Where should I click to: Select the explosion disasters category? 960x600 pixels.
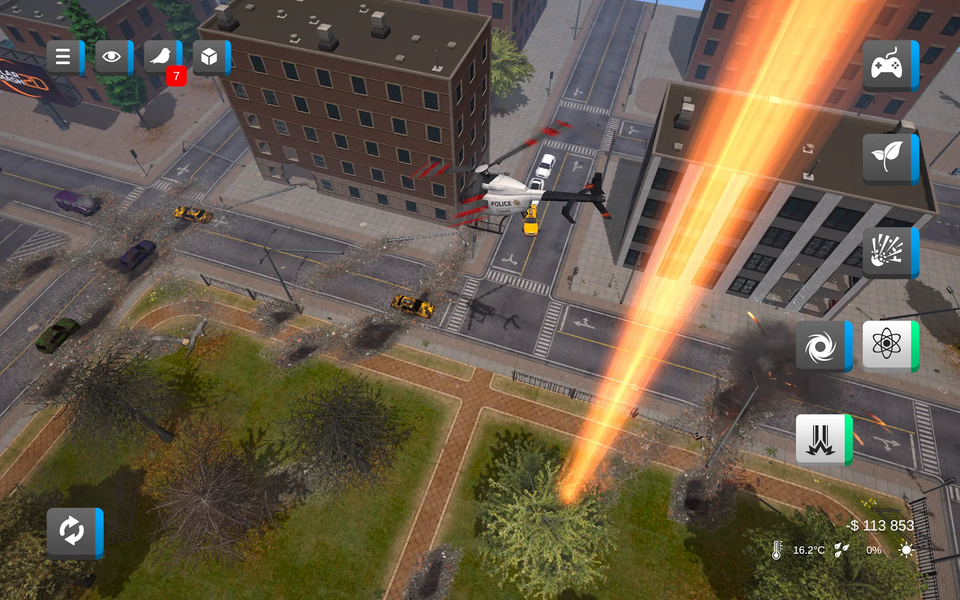pos(888,252)
